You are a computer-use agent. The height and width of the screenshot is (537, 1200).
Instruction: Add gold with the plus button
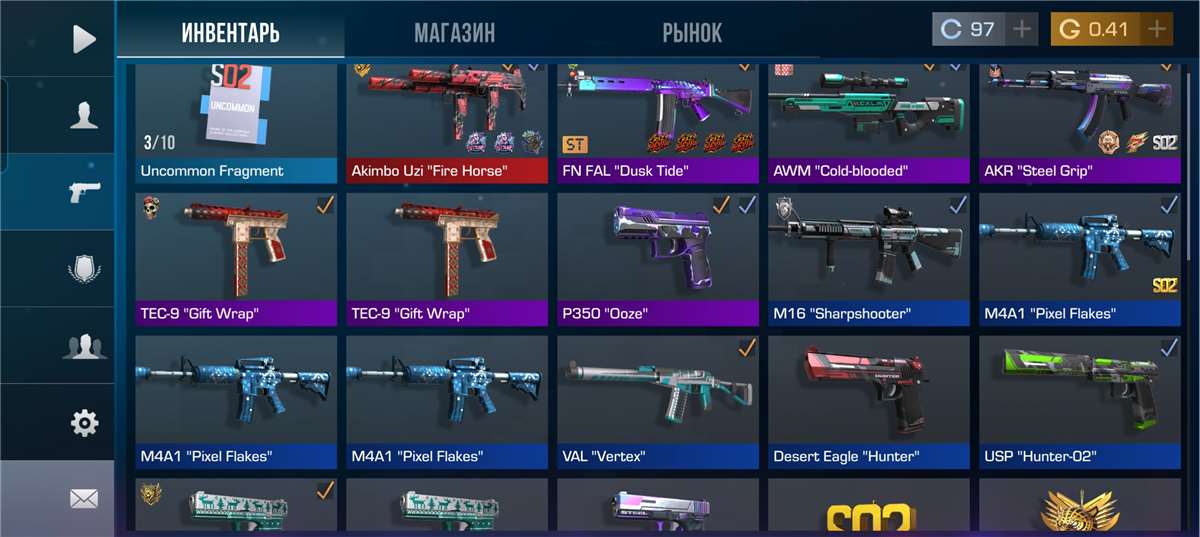tap(1157, 29)
